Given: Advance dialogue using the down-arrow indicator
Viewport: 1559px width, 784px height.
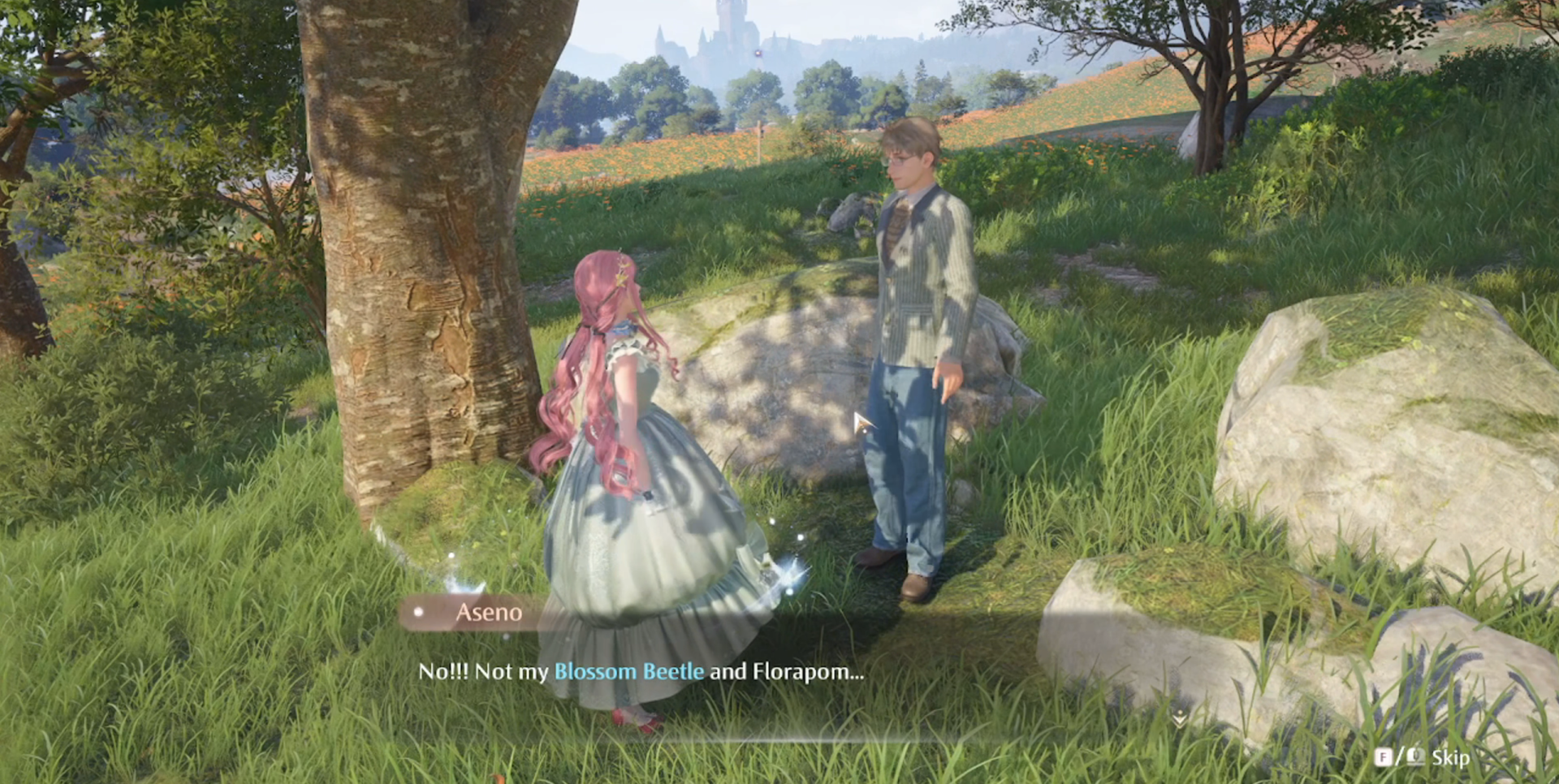Looking at the screenshot, I should coord(1179,719).
